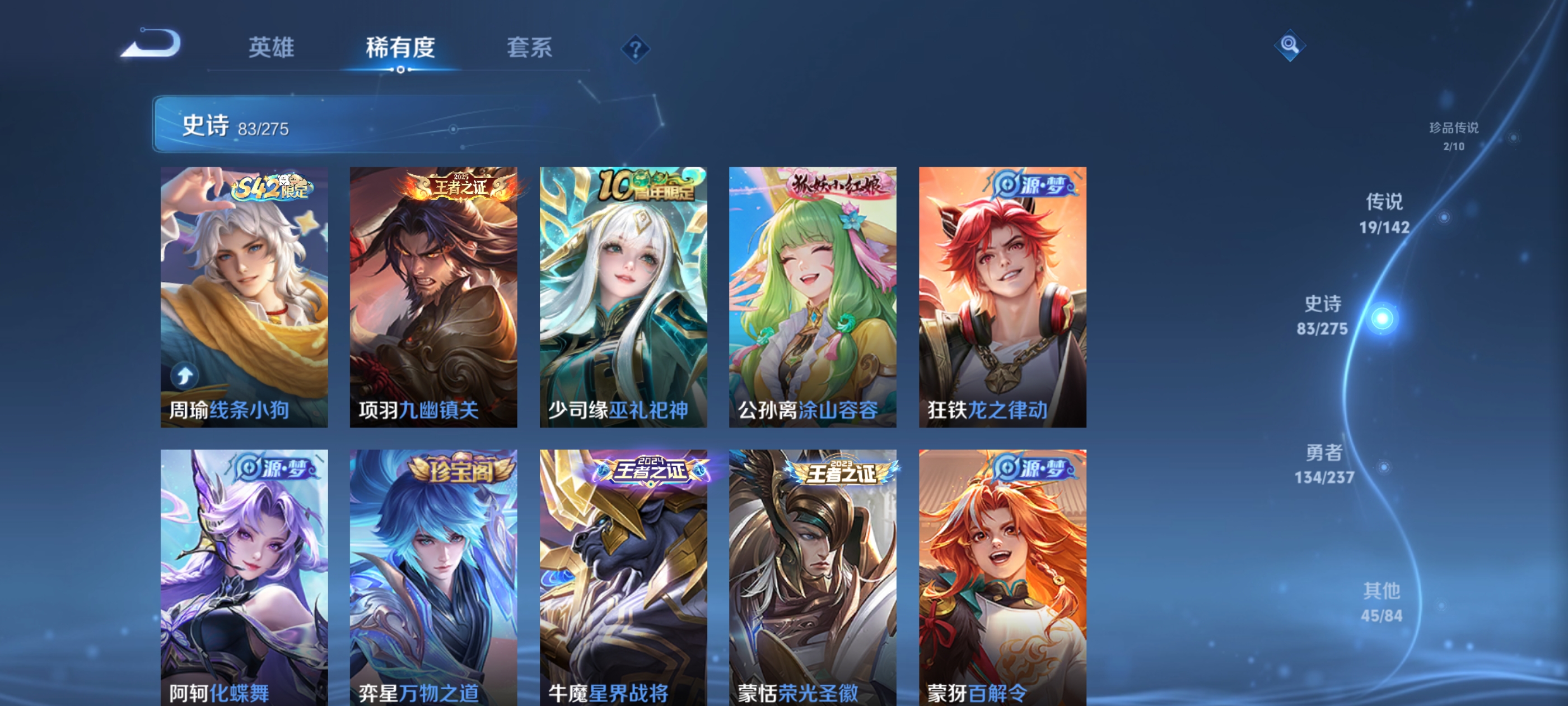The height and width of the screenshot is (706, 1568).
Task: Tap the search magnifier icon top right
Action: click(1290, 45)
